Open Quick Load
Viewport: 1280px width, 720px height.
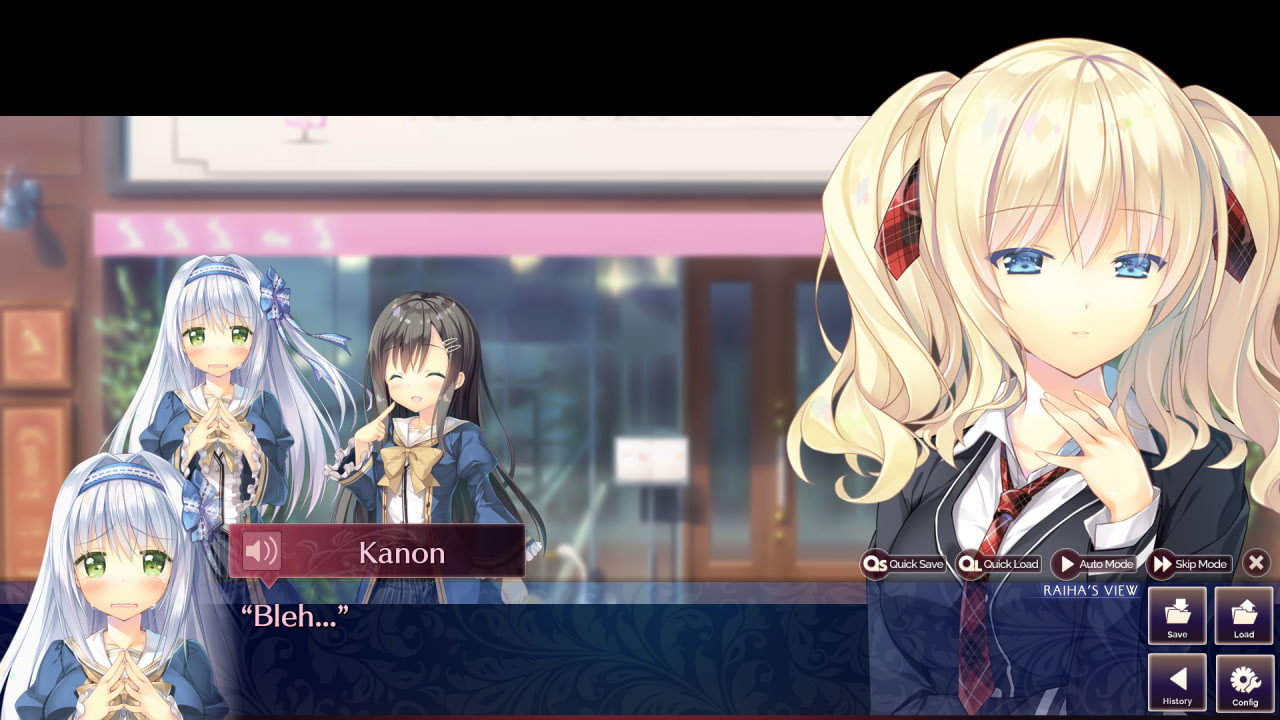point(999,564)
